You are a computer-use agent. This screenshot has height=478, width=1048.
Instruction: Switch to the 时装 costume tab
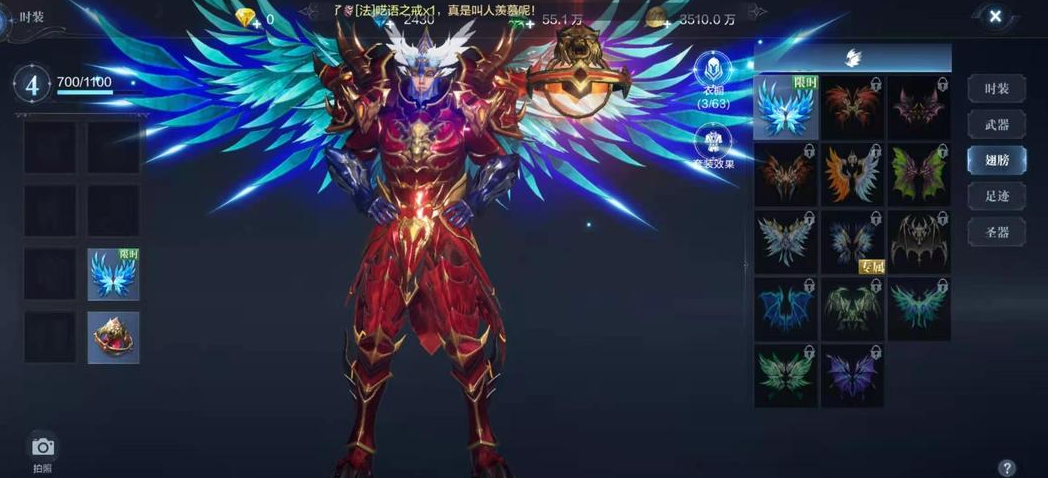pos(996,89)
